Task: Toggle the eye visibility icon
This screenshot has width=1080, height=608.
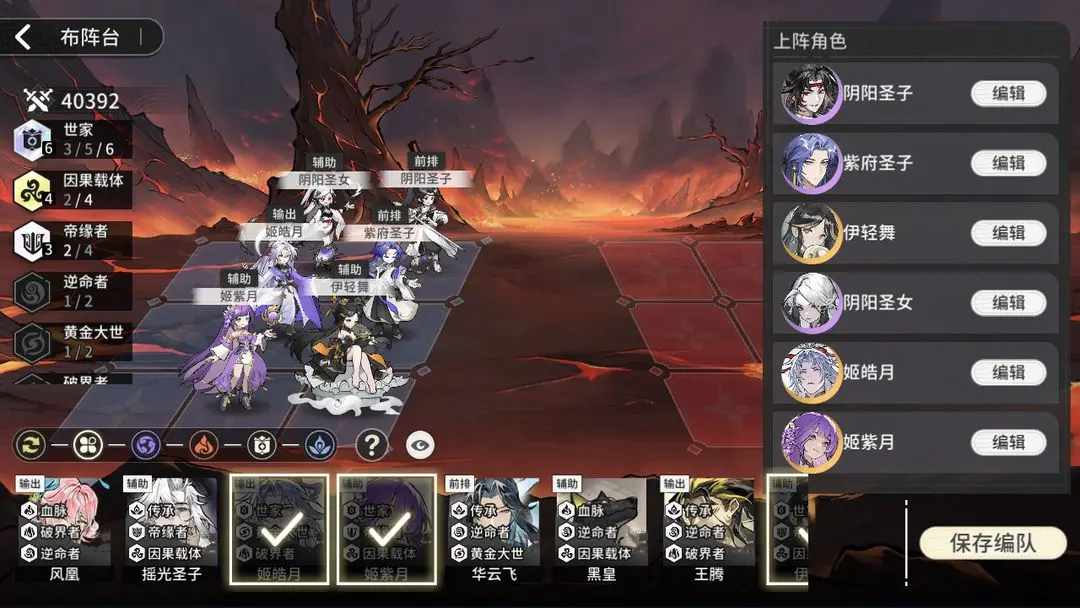Action: point(420,445)
